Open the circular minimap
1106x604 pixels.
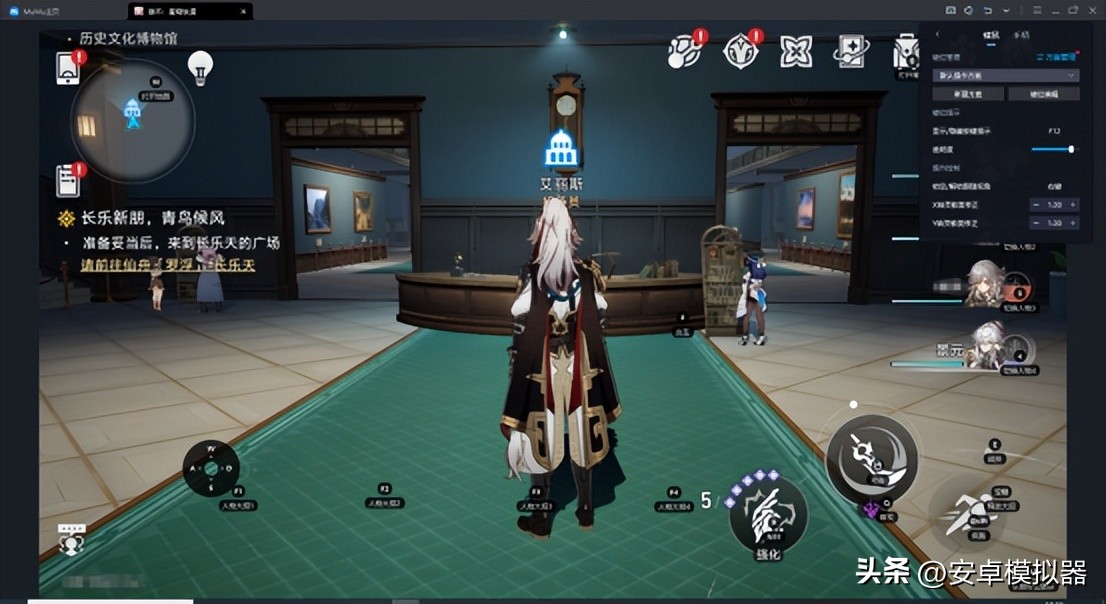(x=132, y=119)
